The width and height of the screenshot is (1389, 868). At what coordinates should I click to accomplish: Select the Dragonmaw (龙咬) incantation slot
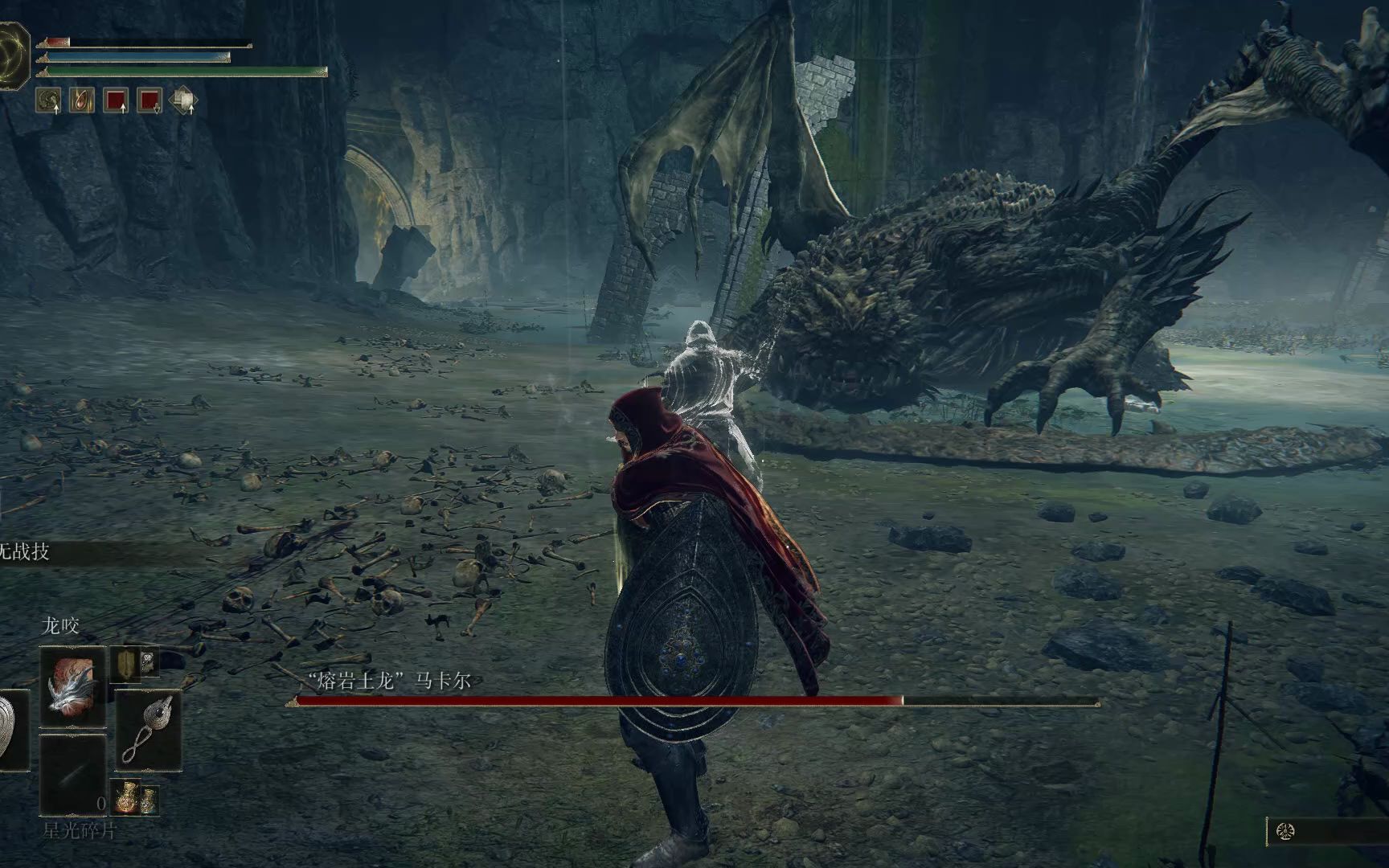click(73, 687)
